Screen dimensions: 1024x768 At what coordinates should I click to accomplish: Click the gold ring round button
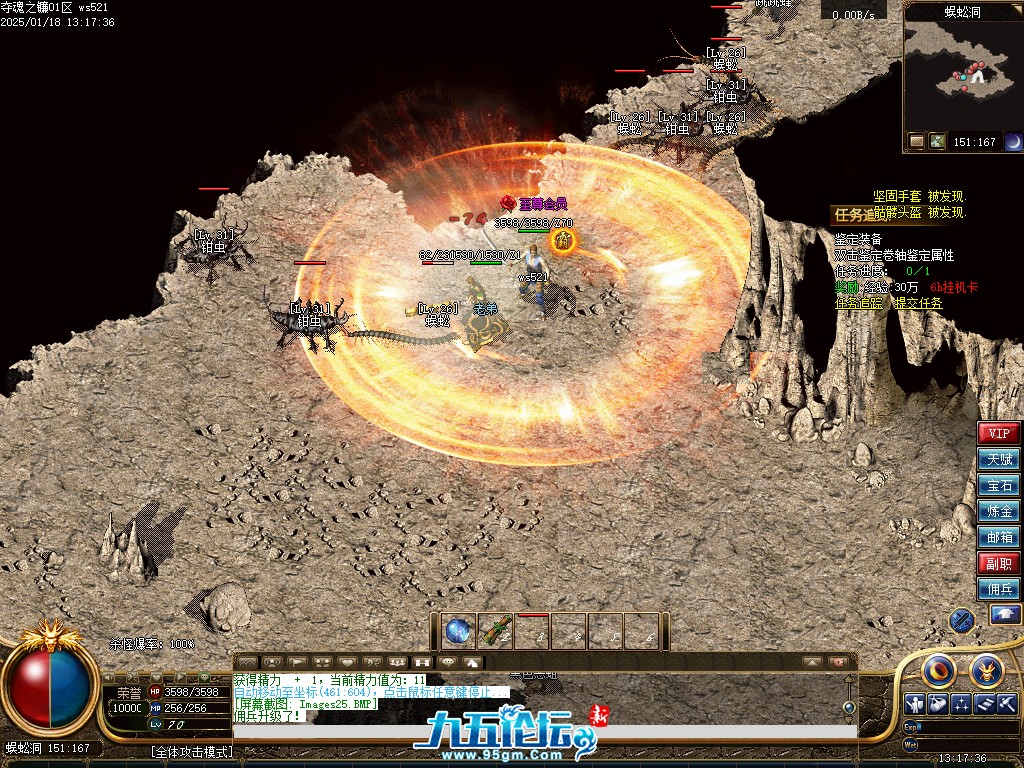(940, 670)
